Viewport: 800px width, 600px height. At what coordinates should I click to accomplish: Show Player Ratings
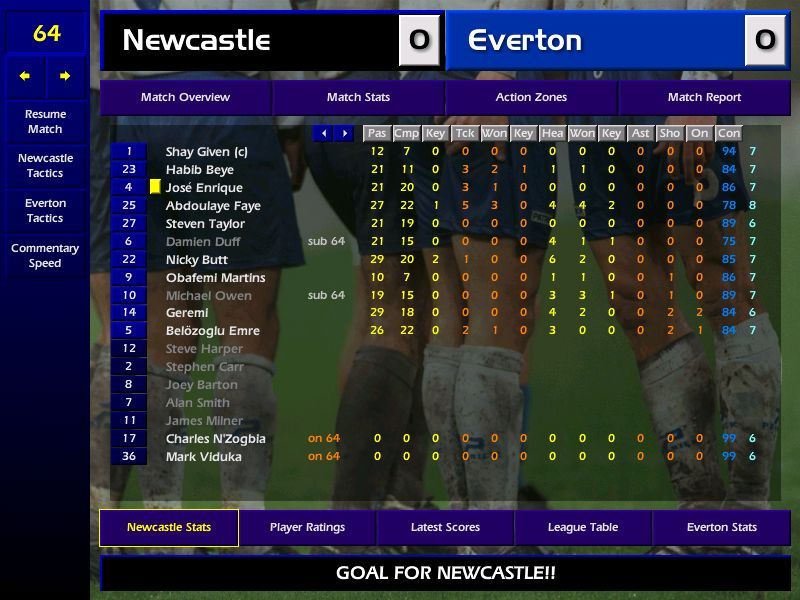click(x=307, y=527)
